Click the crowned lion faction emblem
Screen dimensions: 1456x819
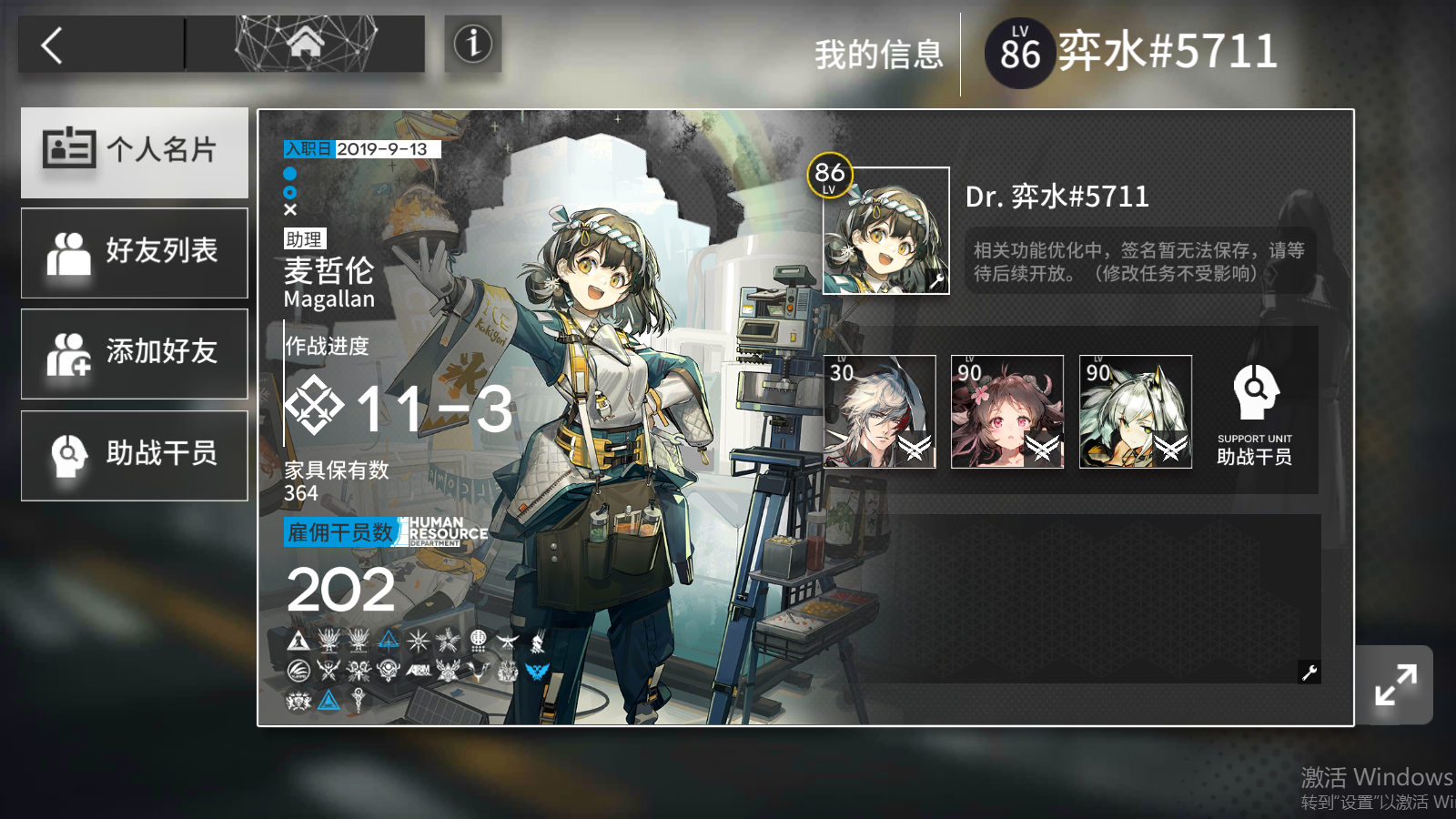298,700
